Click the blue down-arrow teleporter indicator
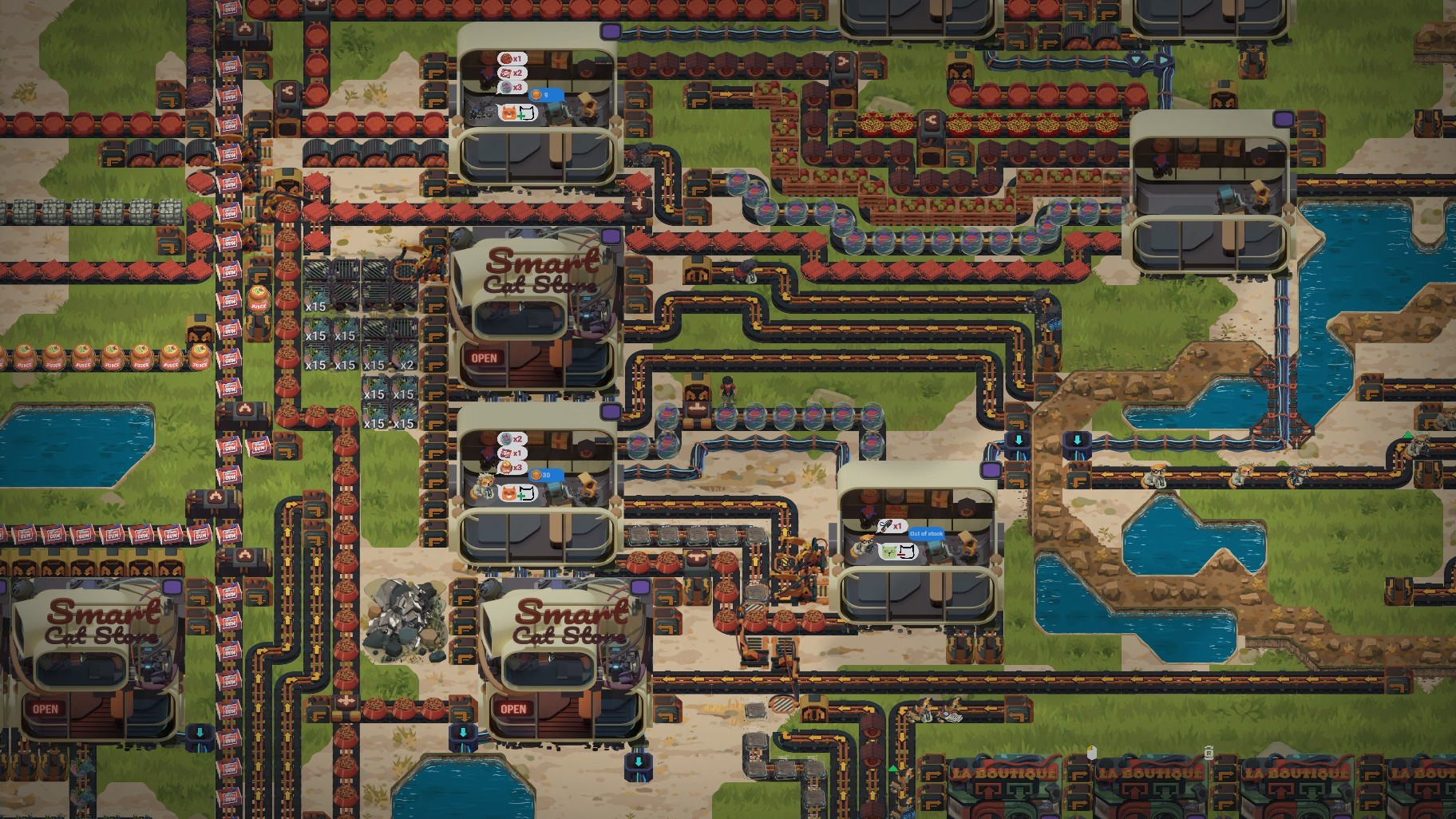 (1020, 440)
